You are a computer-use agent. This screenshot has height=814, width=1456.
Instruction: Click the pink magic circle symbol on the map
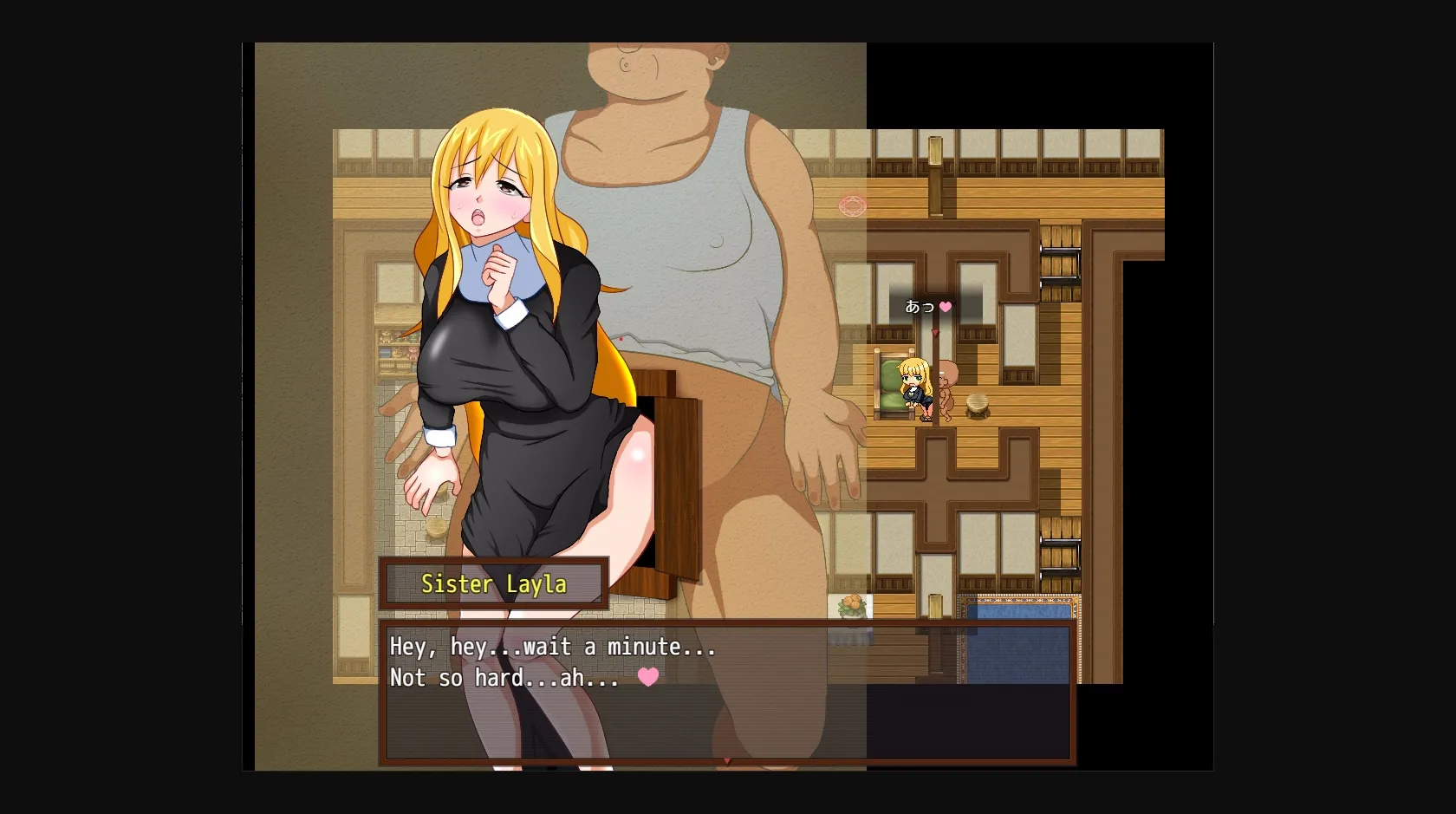(x=854, y=206)
